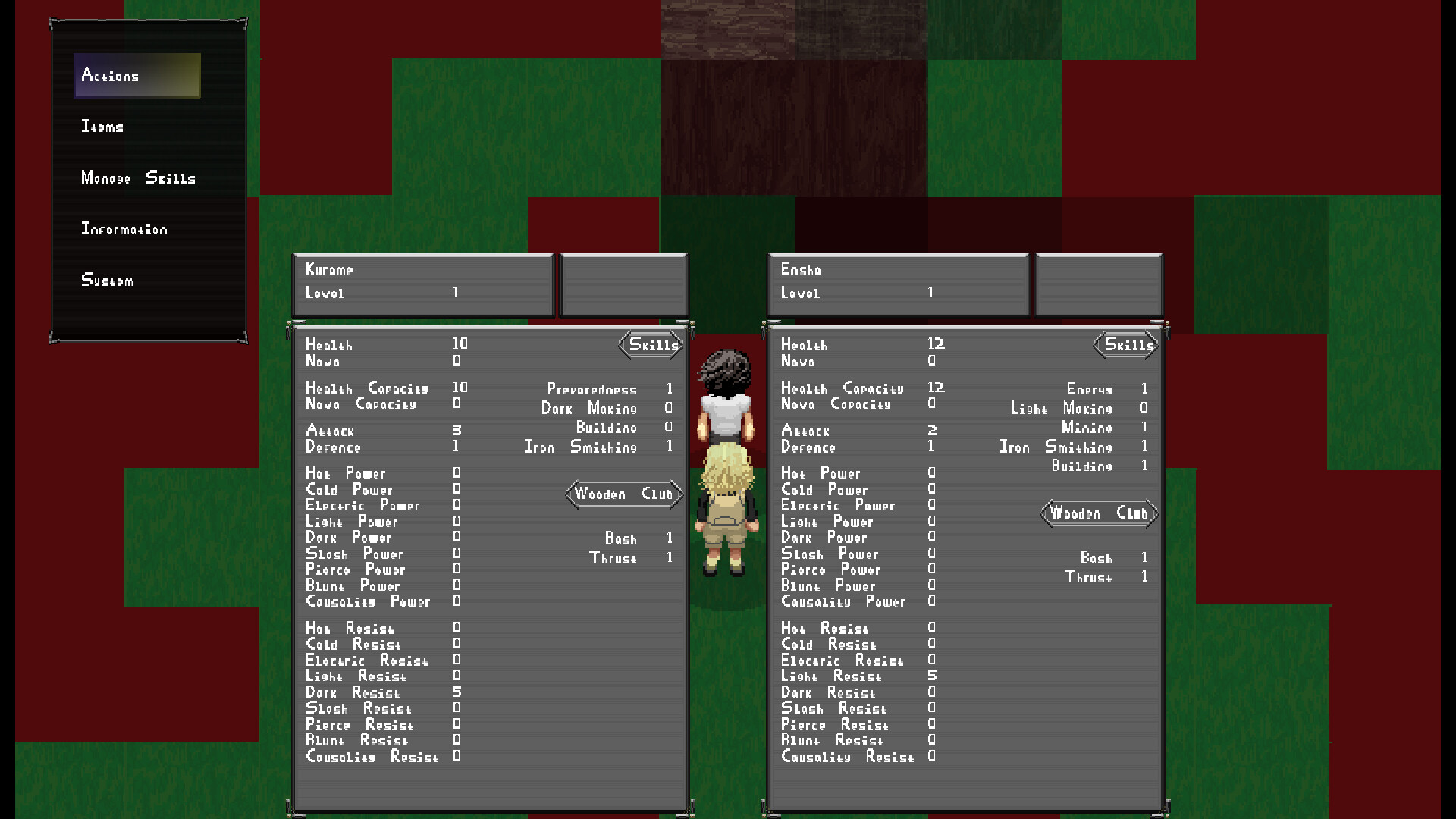1456x819 pixels.
Task: Open the Skills badge on Kurame's panel
Action: 651,345
